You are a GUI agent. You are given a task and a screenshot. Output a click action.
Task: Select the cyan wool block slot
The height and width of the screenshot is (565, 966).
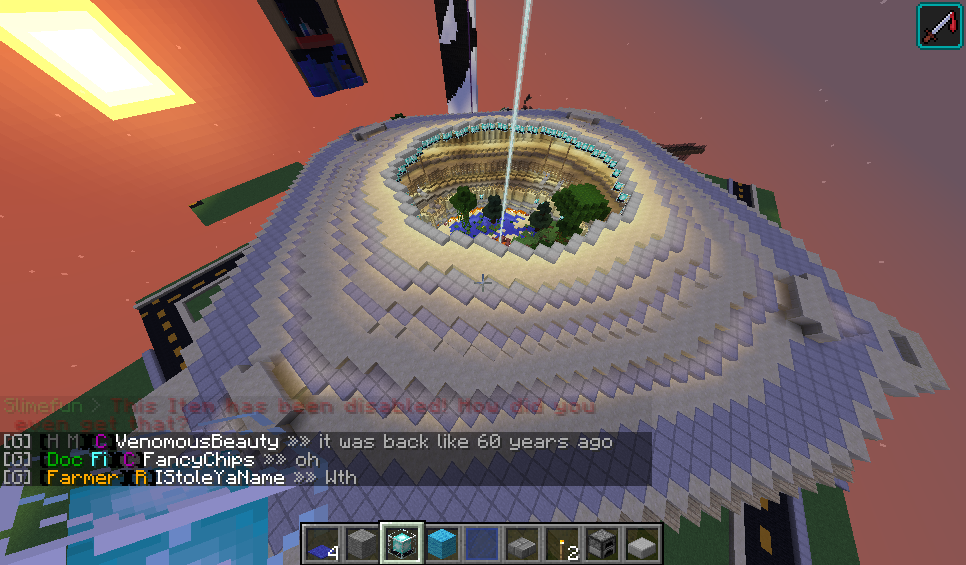442,544
